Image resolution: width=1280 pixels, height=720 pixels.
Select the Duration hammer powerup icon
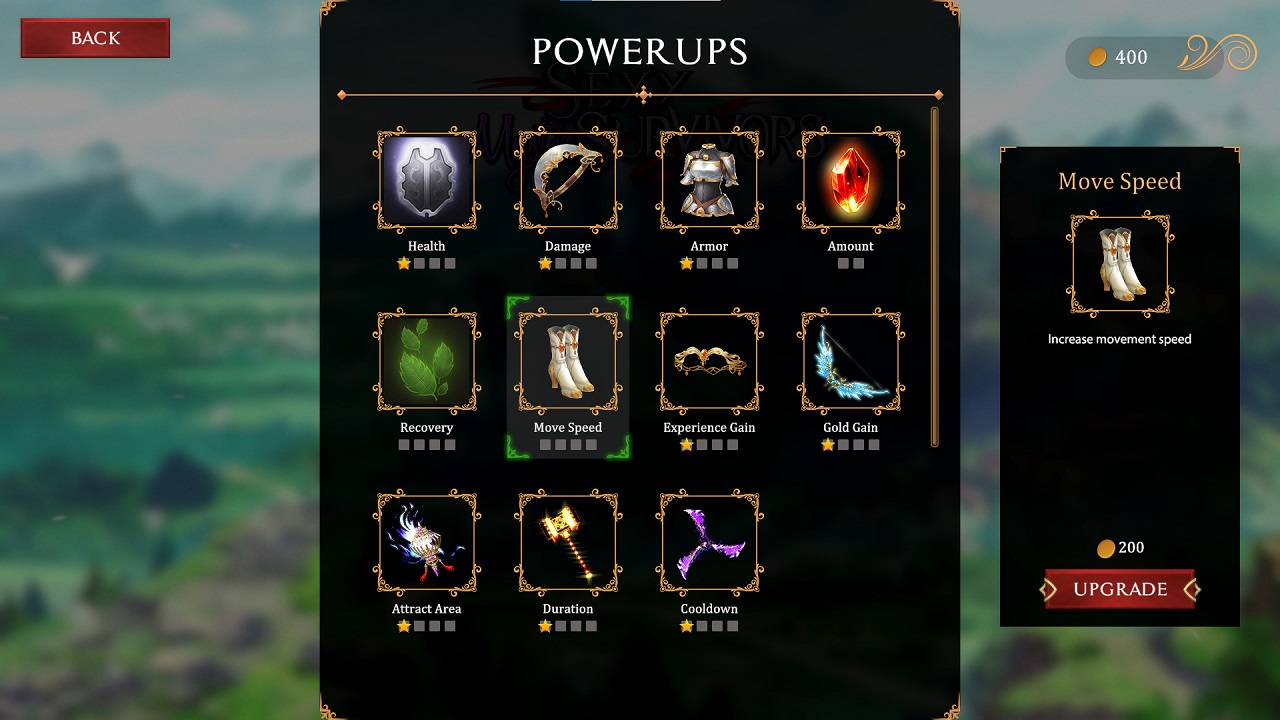567,543
